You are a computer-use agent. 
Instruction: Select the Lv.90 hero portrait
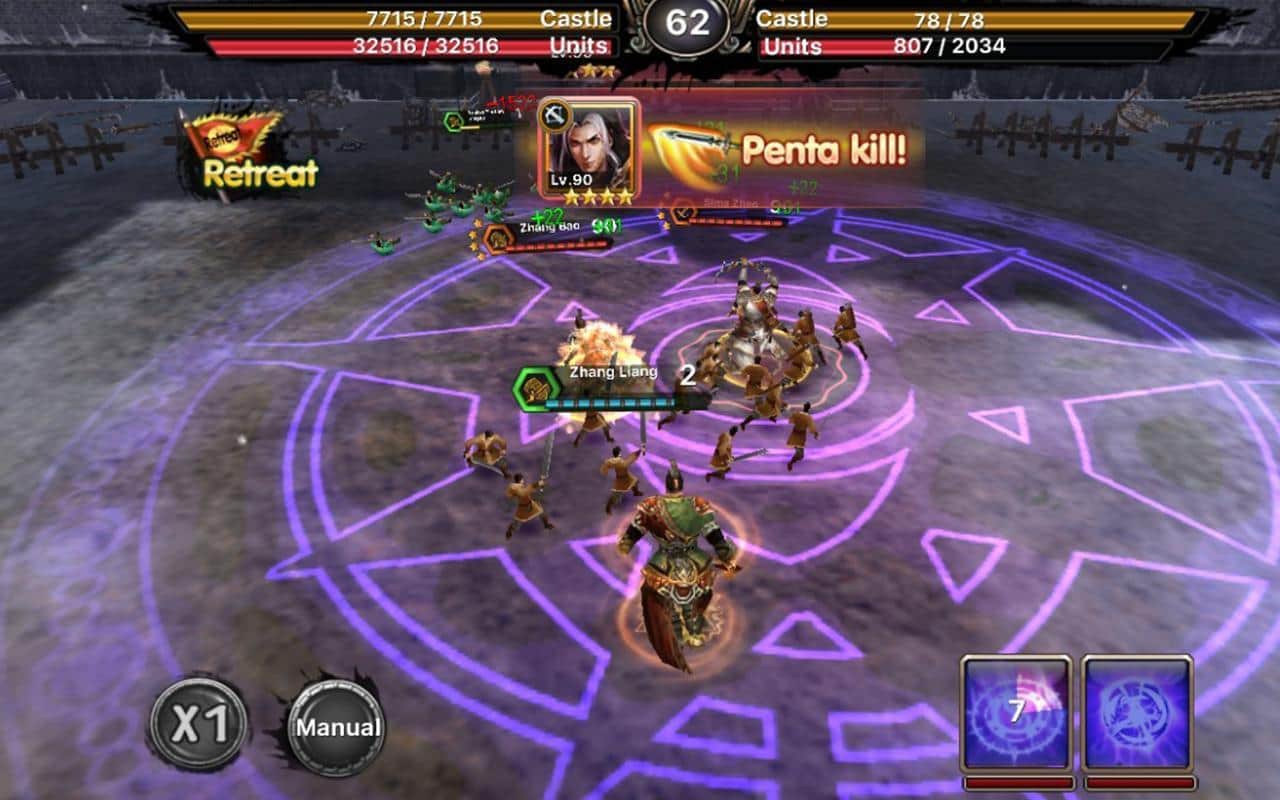[588, 151]
